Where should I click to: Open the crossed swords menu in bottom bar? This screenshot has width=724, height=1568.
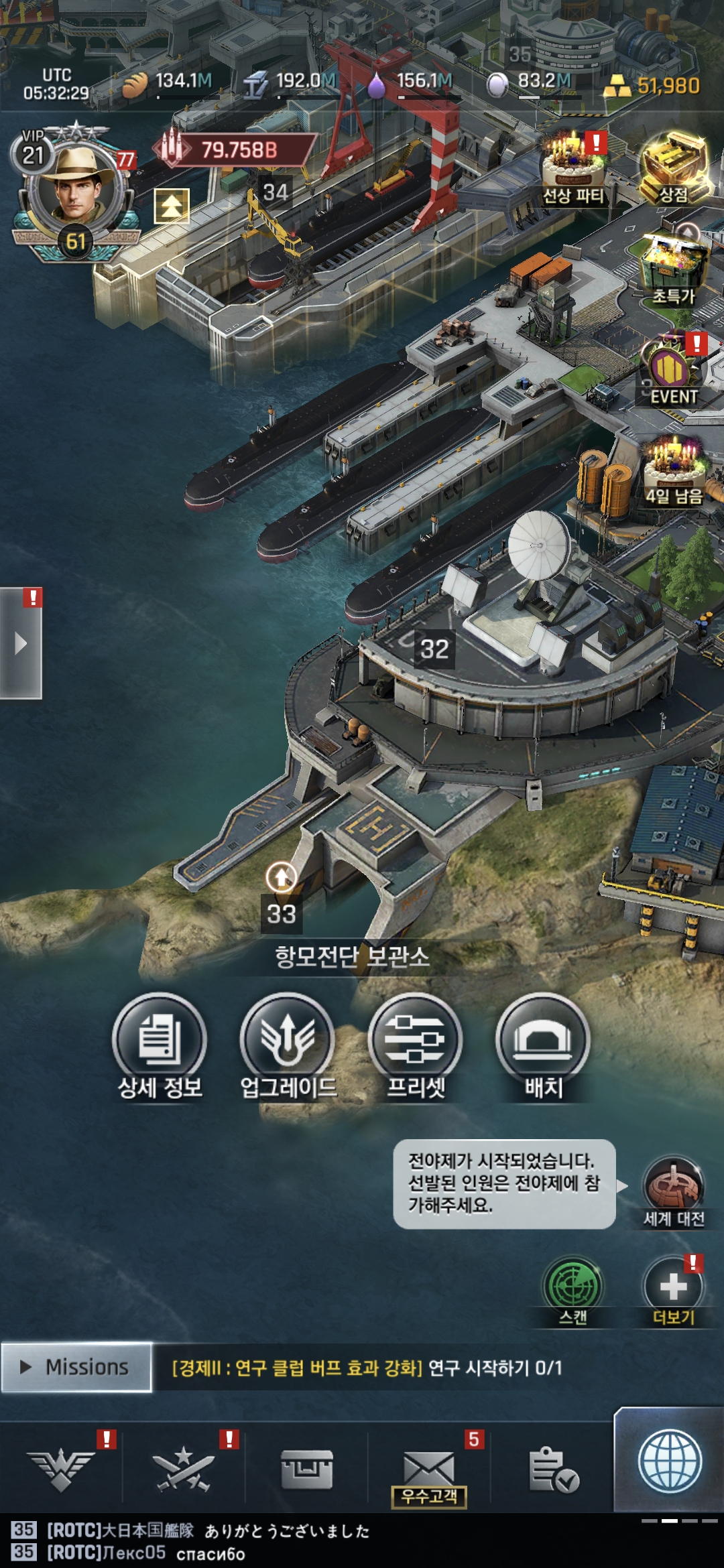[x=183, y=1467]
